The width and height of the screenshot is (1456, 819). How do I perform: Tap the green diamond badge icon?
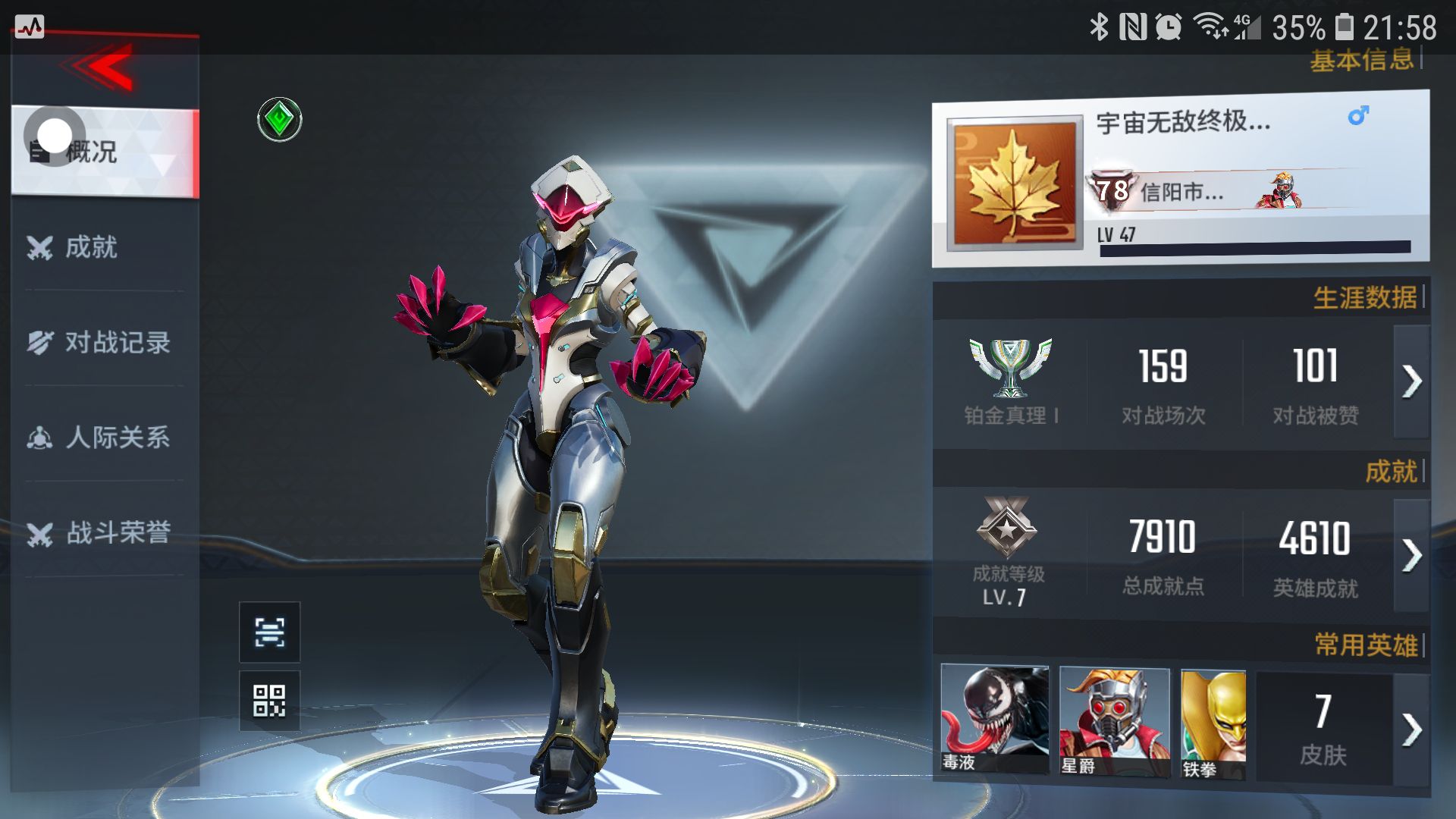280,120
